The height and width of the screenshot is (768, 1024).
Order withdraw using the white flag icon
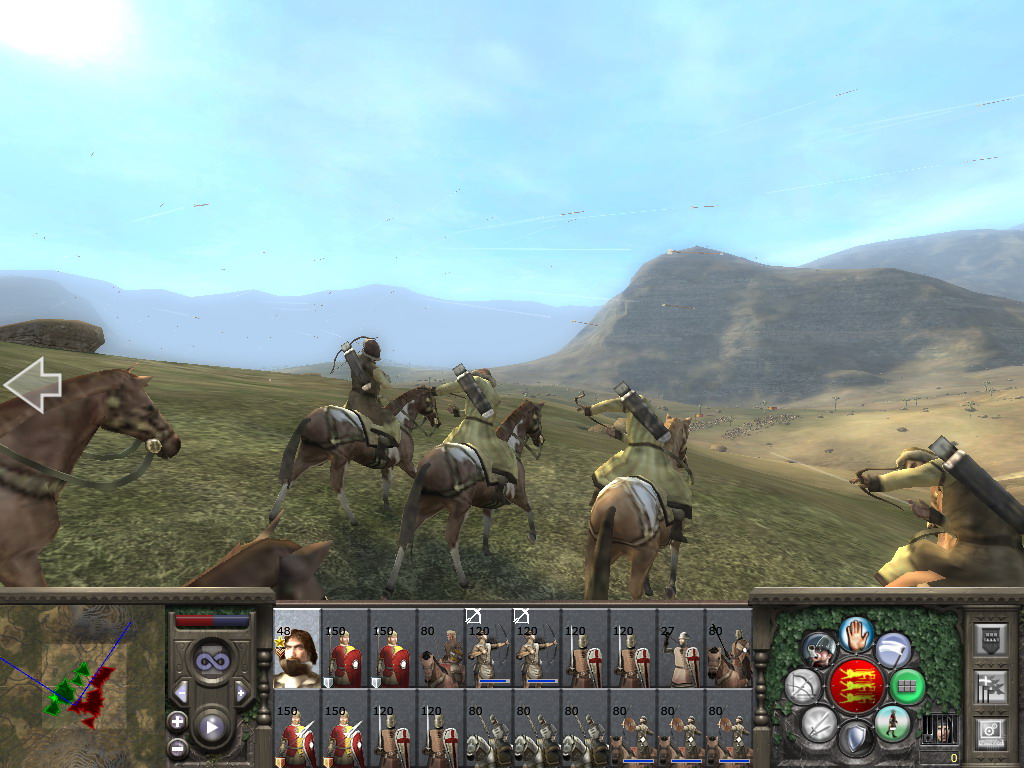893,650
